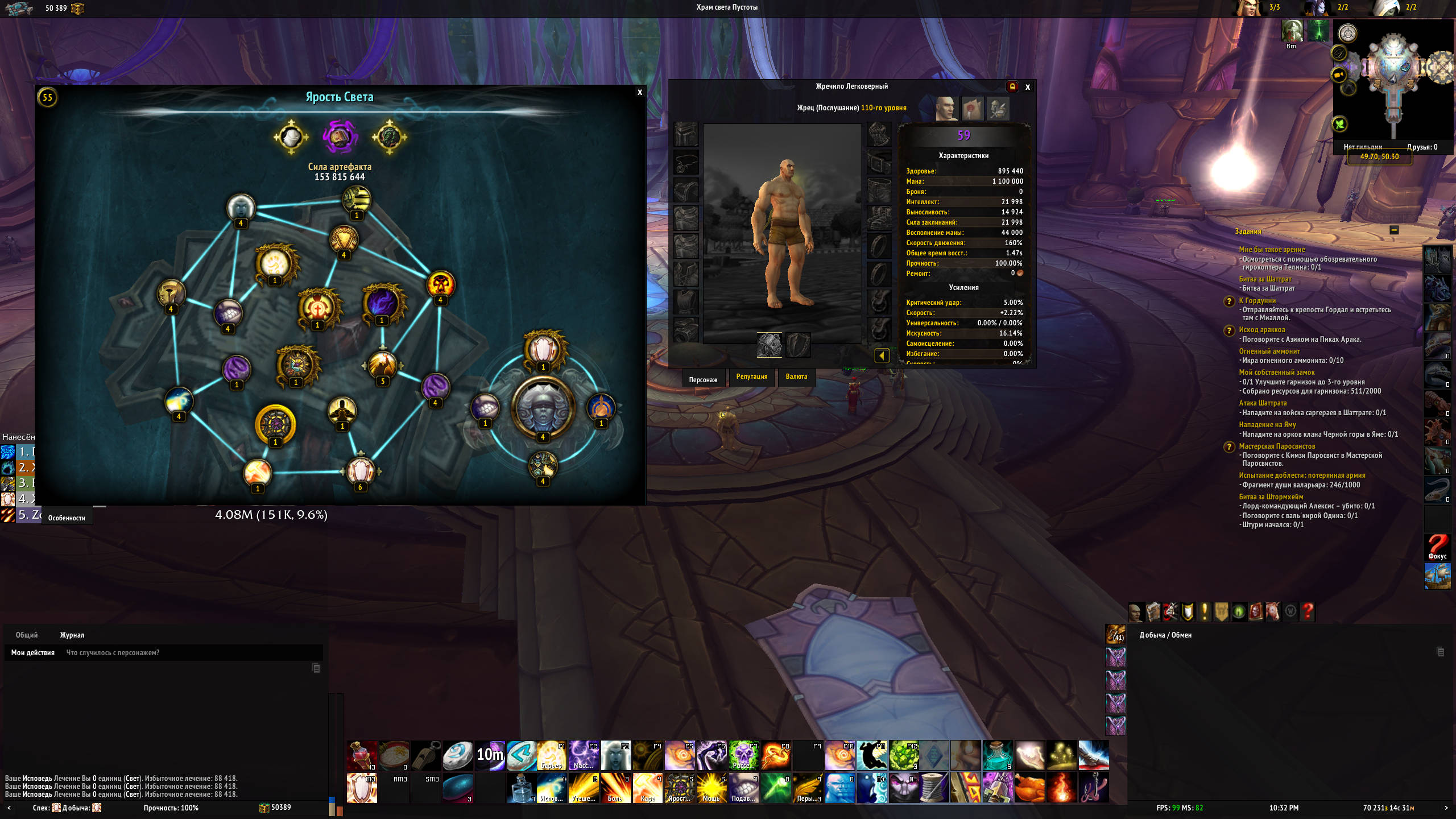Open the Журнал chat tab
1456x819 pixels.
pos(72,635)
